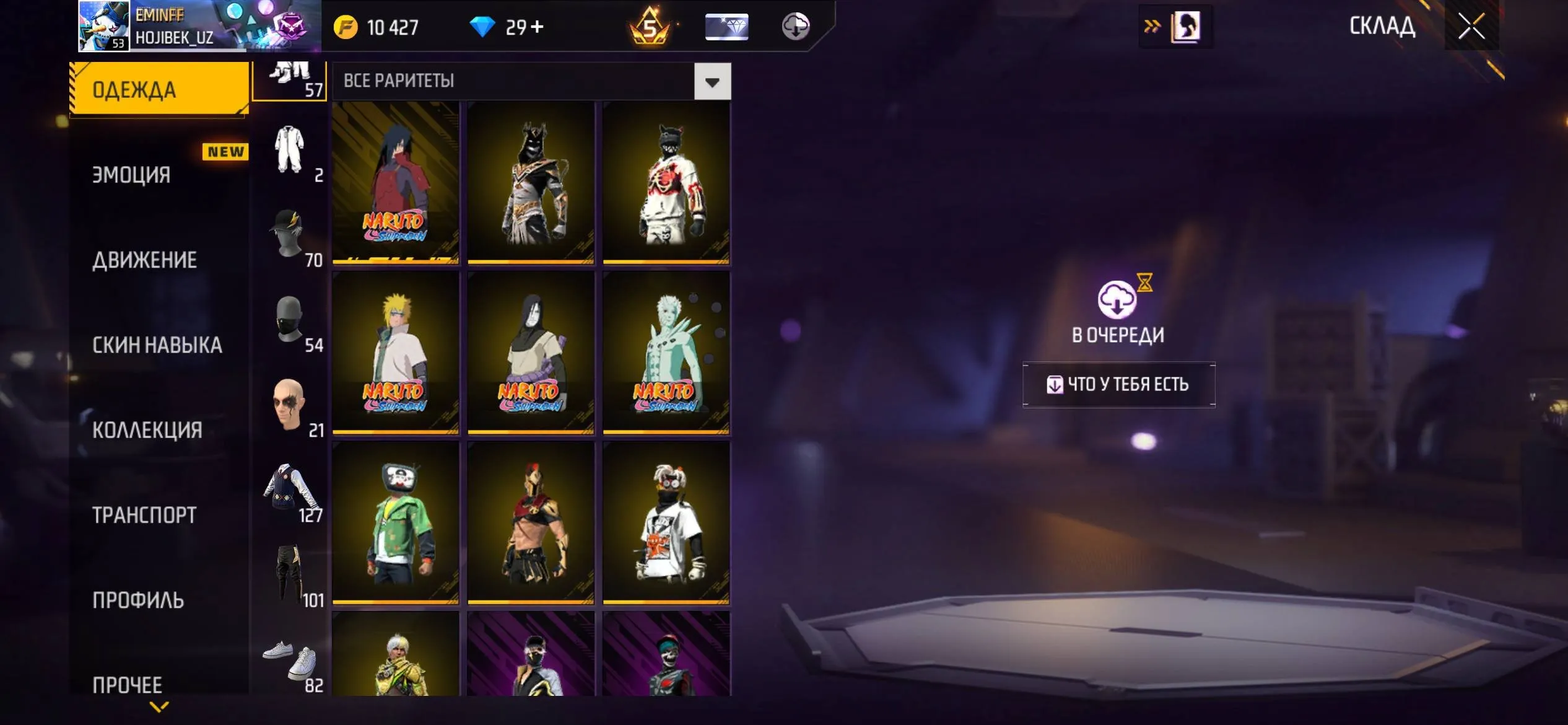Pick the gladiator red-helmet outfit
The image size is (1568, 725).
531,522
